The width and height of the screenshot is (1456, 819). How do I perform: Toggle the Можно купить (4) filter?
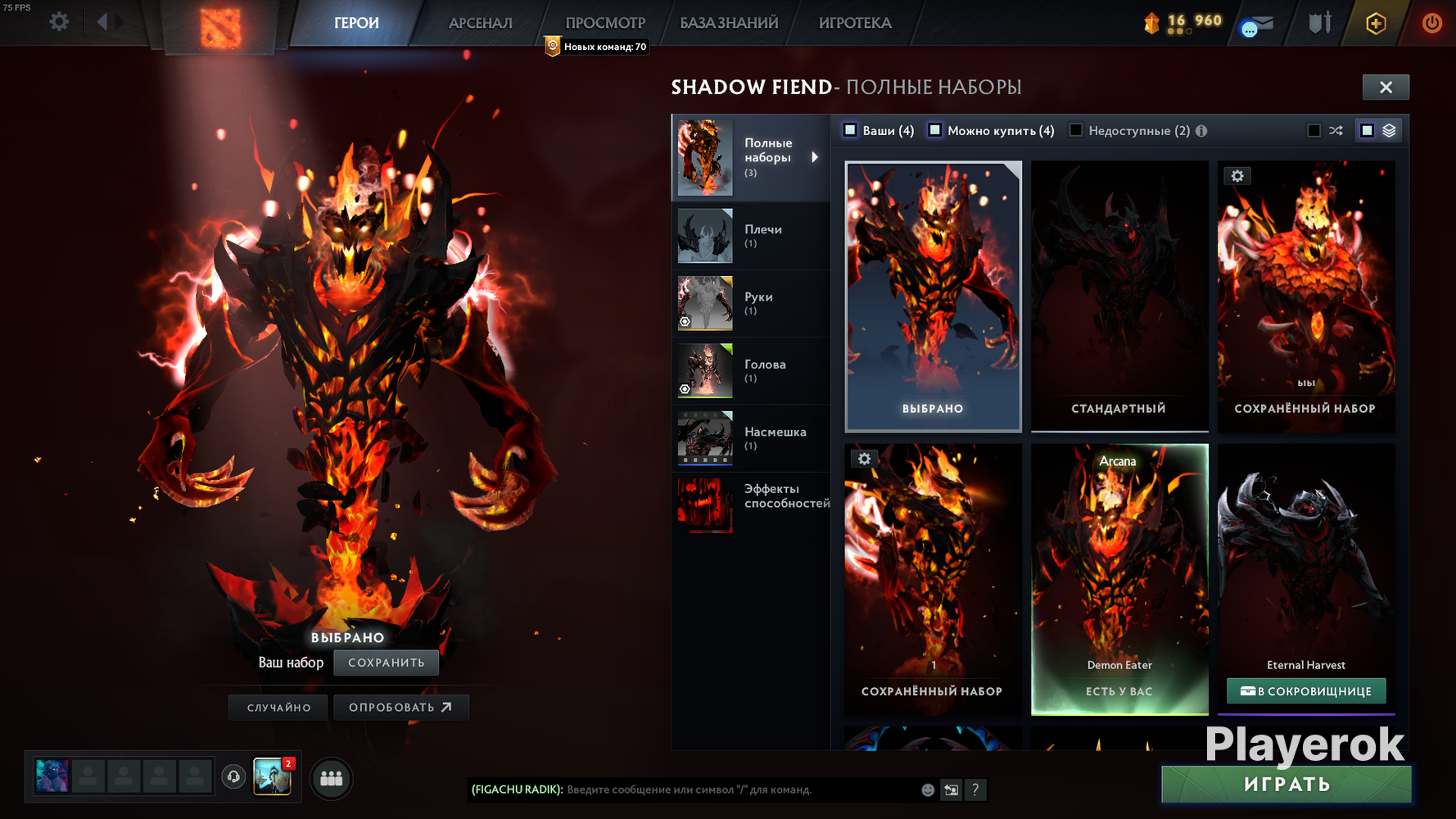[935, 130]
